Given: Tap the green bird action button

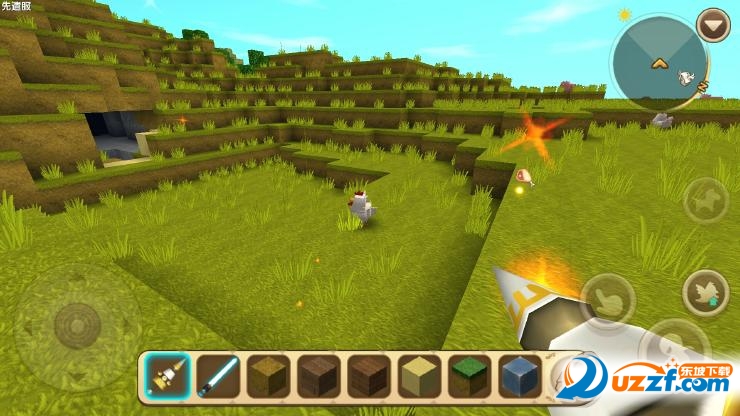Looking at the screenshot, I should (x=705, y=293).
